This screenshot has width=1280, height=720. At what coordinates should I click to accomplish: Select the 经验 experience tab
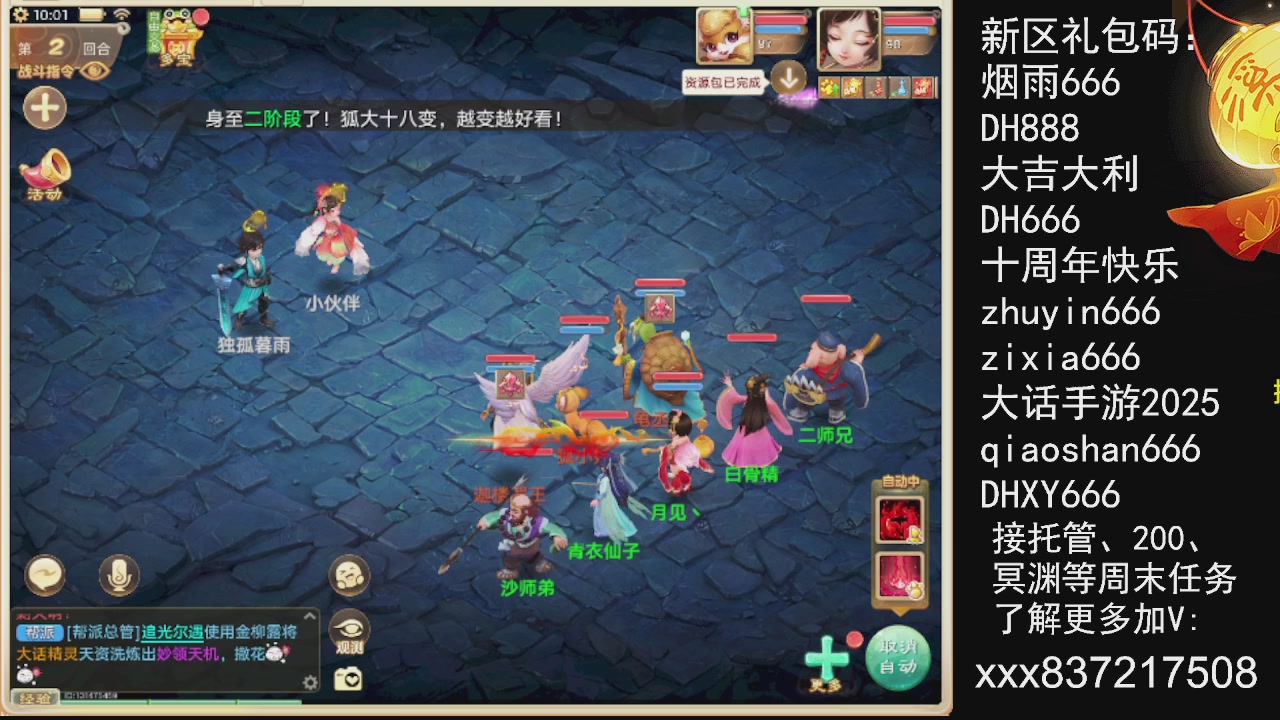(35, 698)
